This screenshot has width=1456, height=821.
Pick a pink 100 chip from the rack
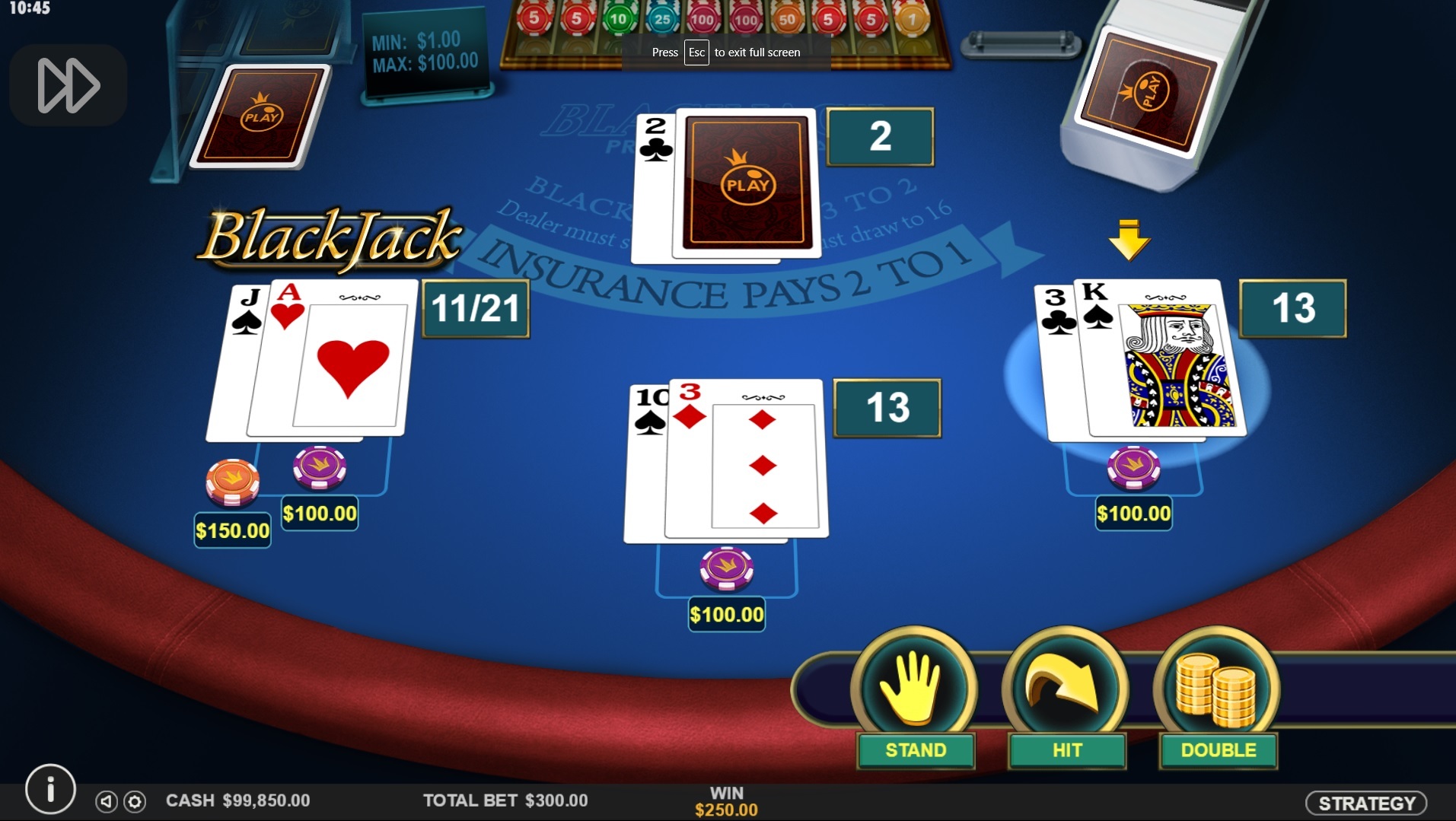703,19
